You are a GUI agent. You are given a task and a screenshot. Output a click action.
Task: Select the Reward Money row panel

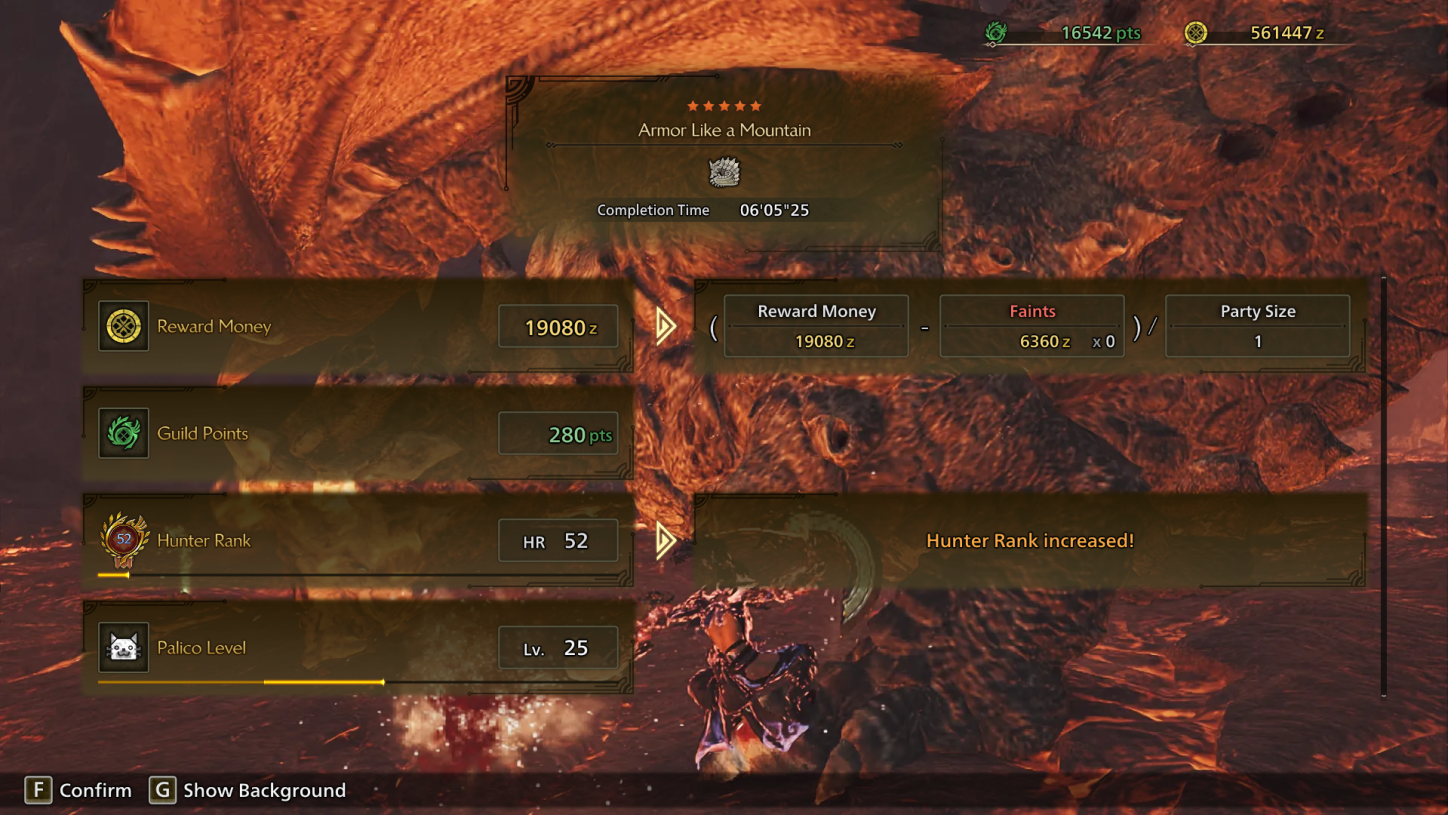358,325
